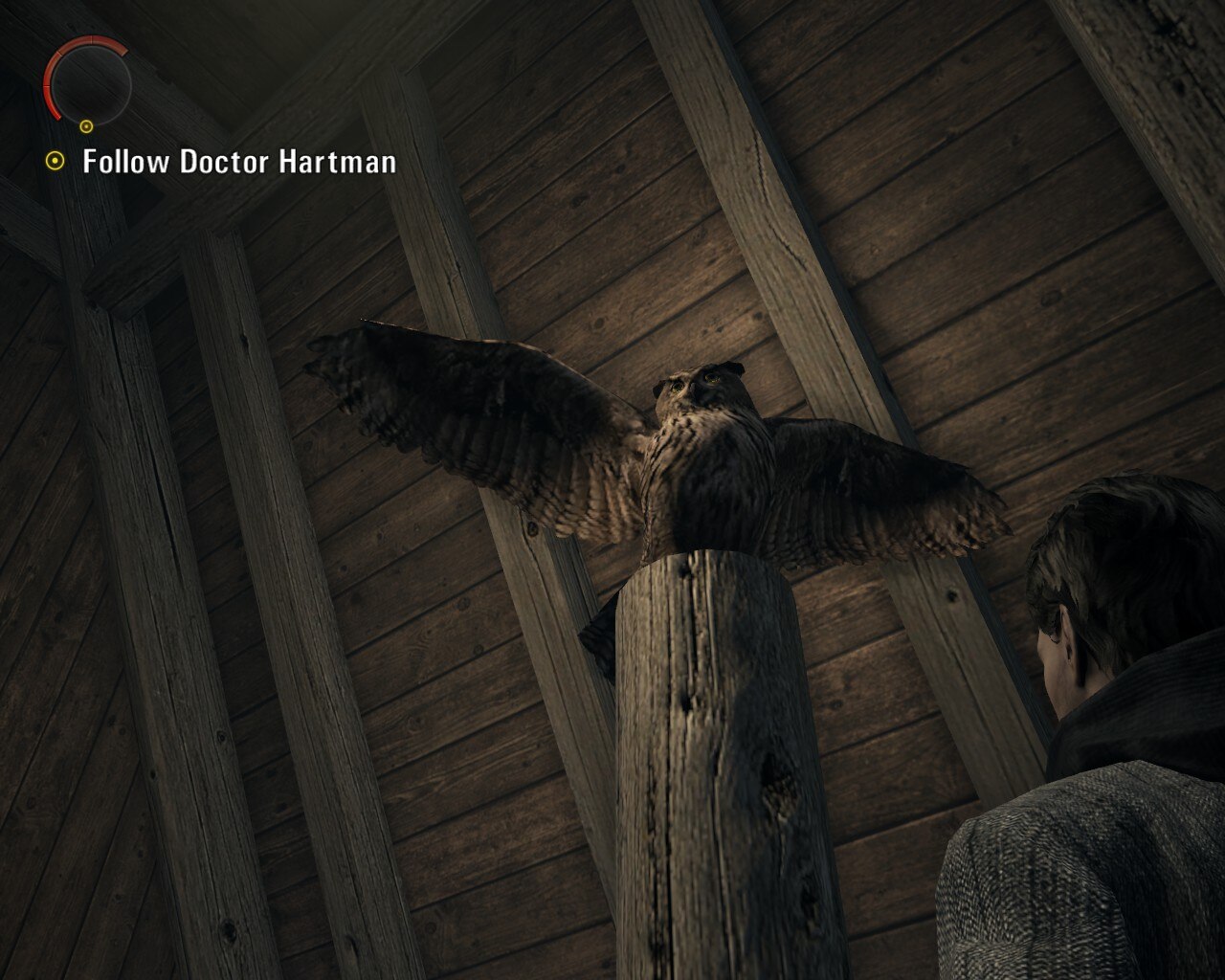Screen dimensions: 1225x980
Task: Click the yellow objective marker icon beside the text
Action: (x=55, y=160)
